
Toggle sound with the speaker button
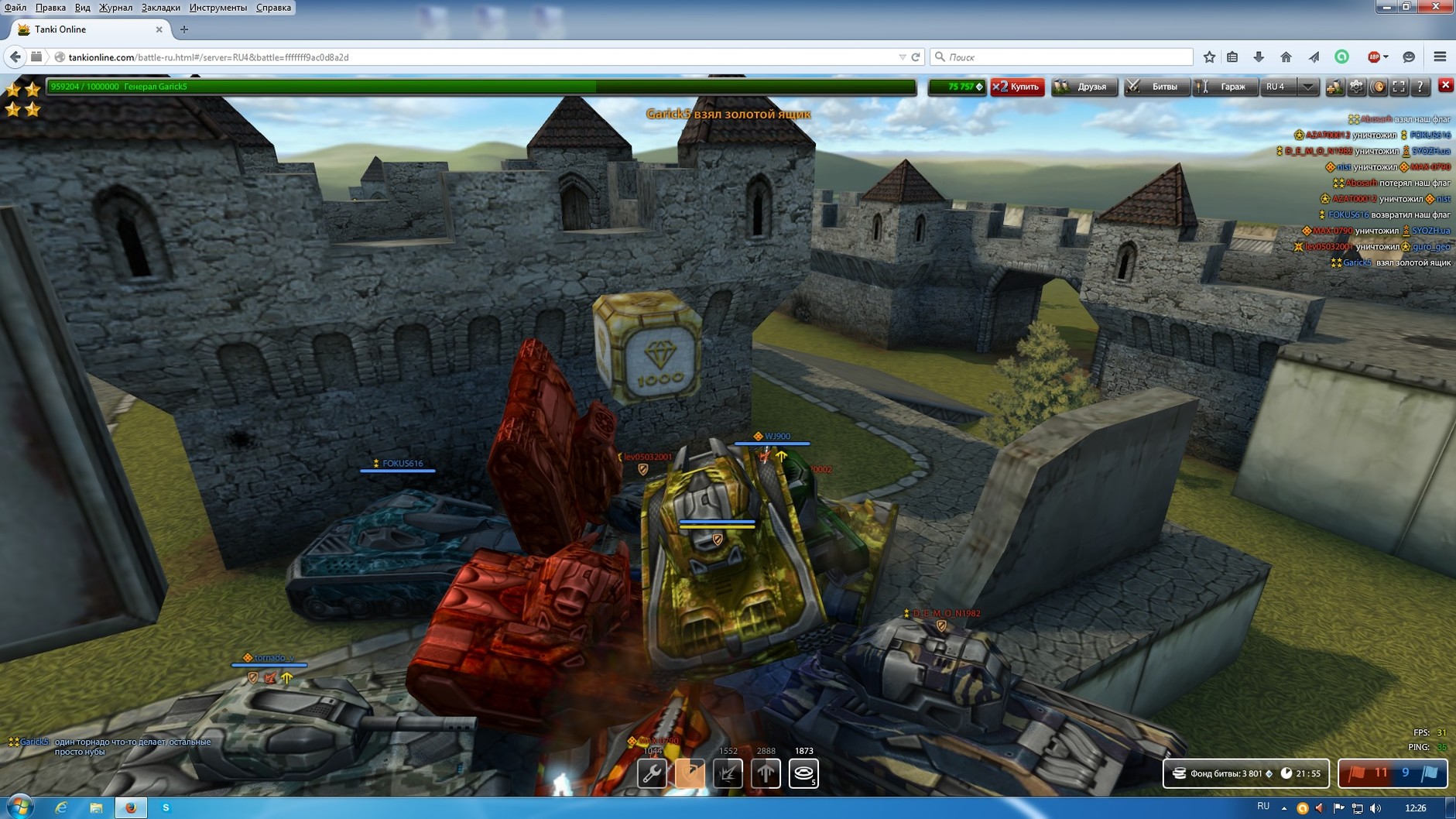pos(1378,87)
